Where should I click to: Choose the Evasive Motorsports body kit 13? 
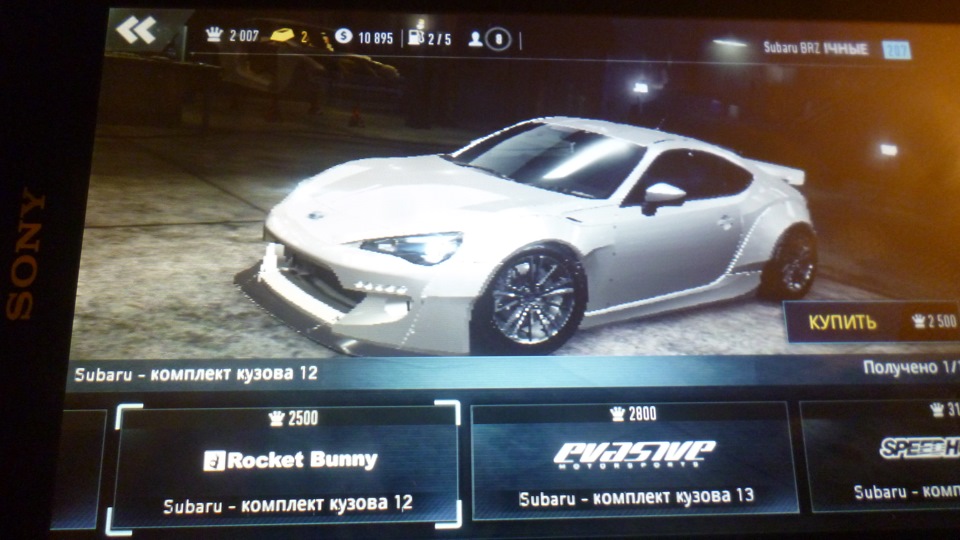pos(634,461)
